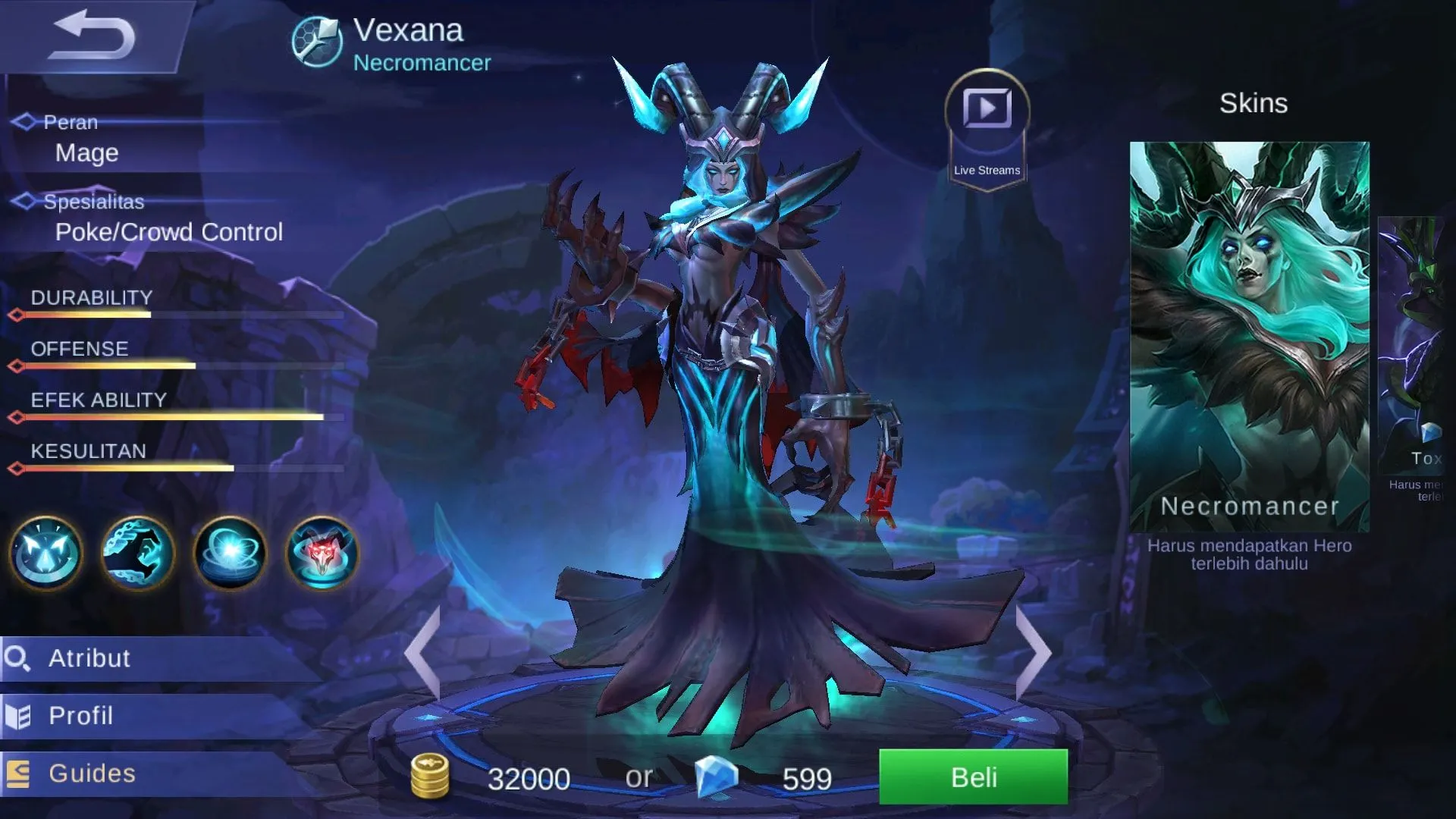Select Vexana's passive skill icon

[x=47, y=554]
